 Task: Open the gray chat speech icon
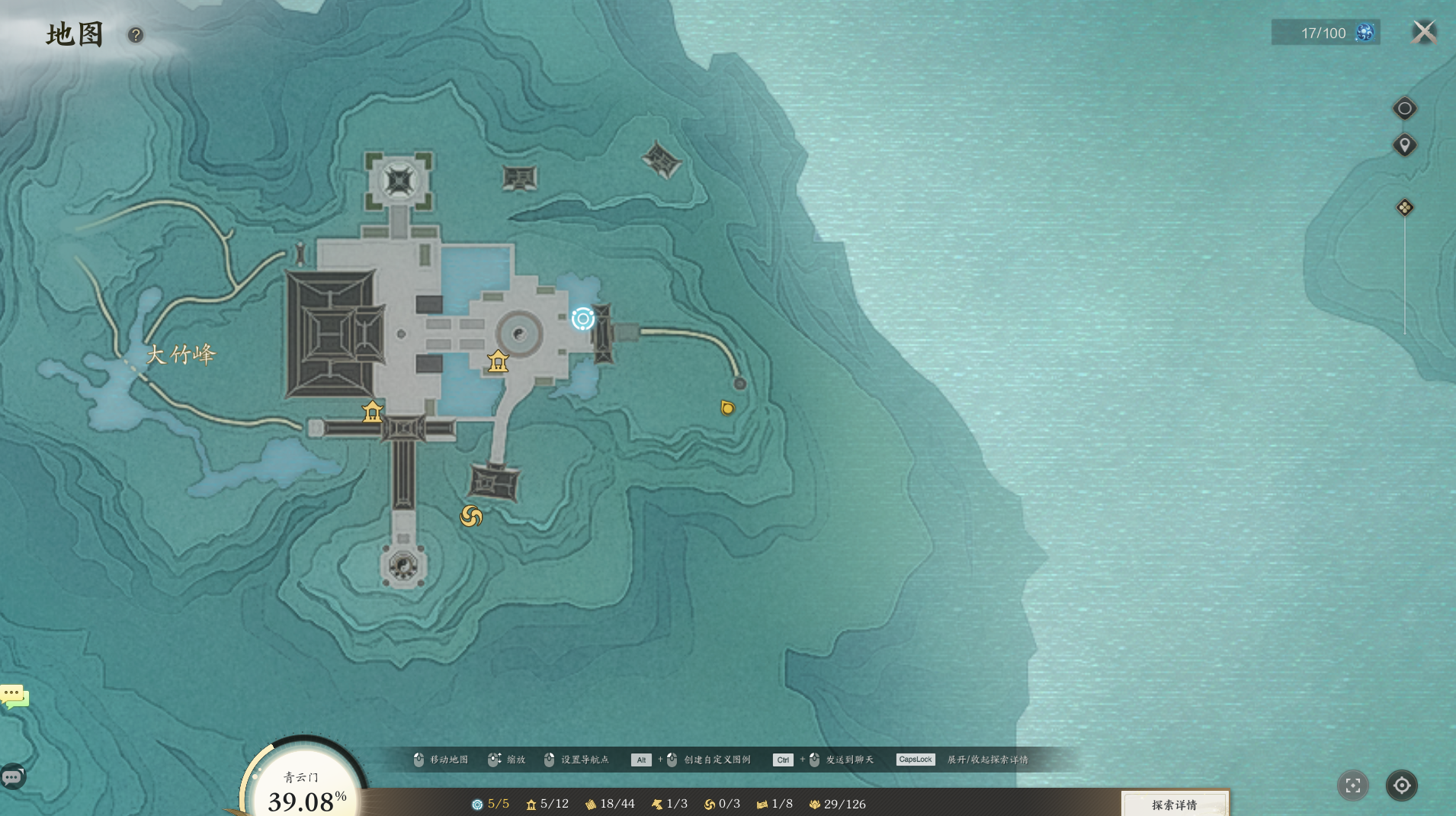tap(12, 777)
